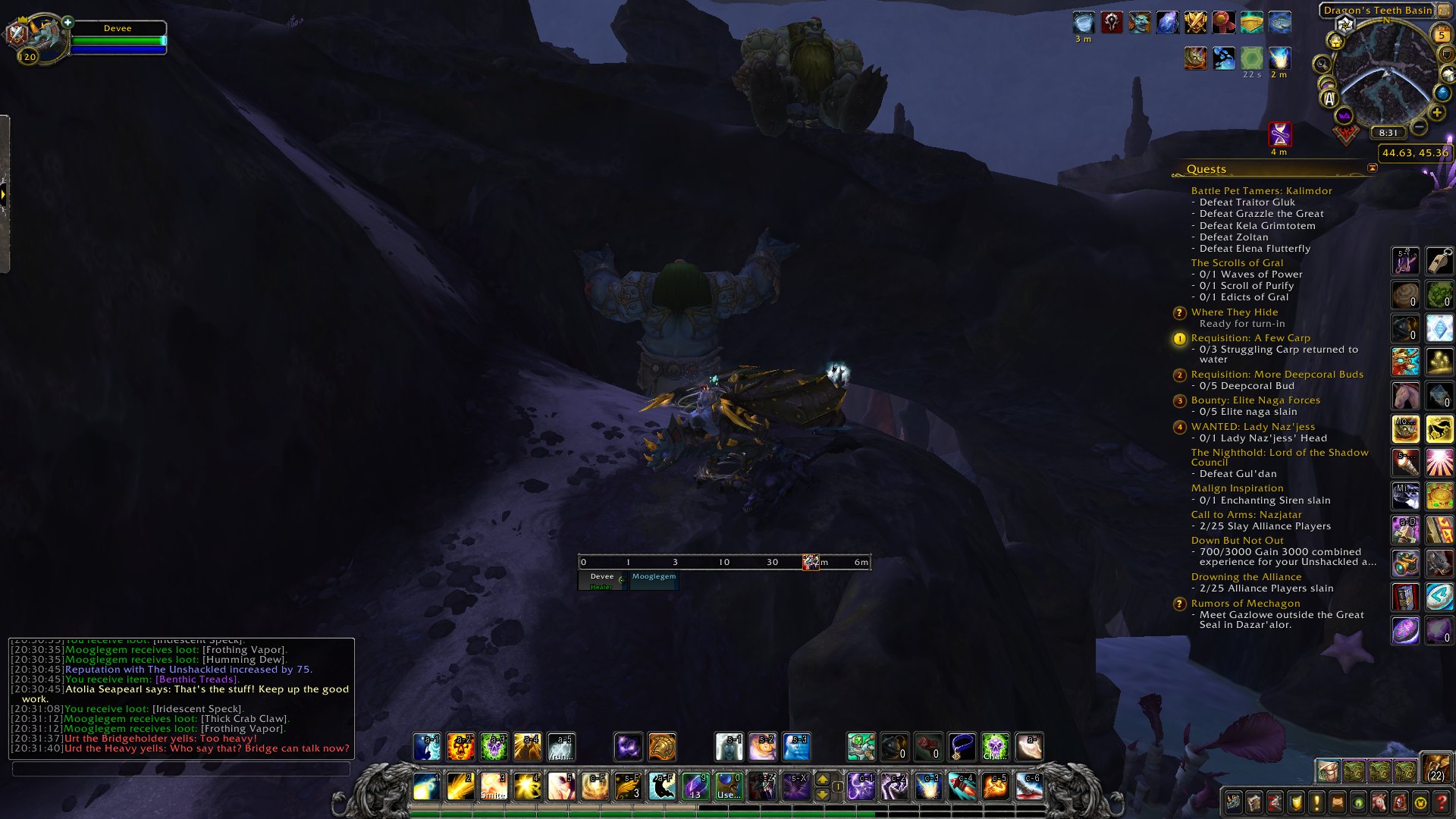Zoom in on the minimap
1456x819 pixels.
(x=1436, y=113)
